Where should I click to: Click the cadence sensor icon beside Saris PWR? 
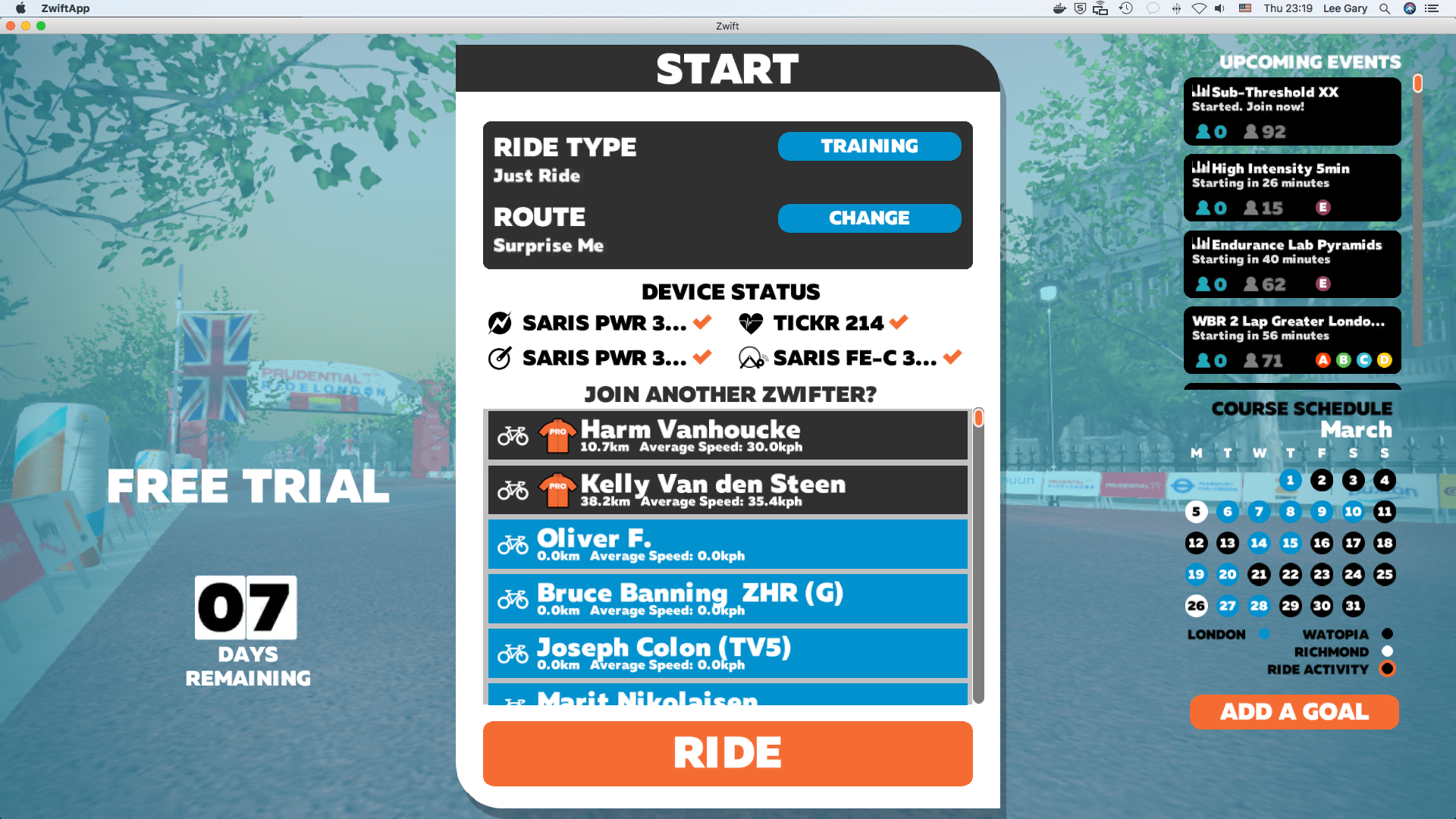pos(500,357)
